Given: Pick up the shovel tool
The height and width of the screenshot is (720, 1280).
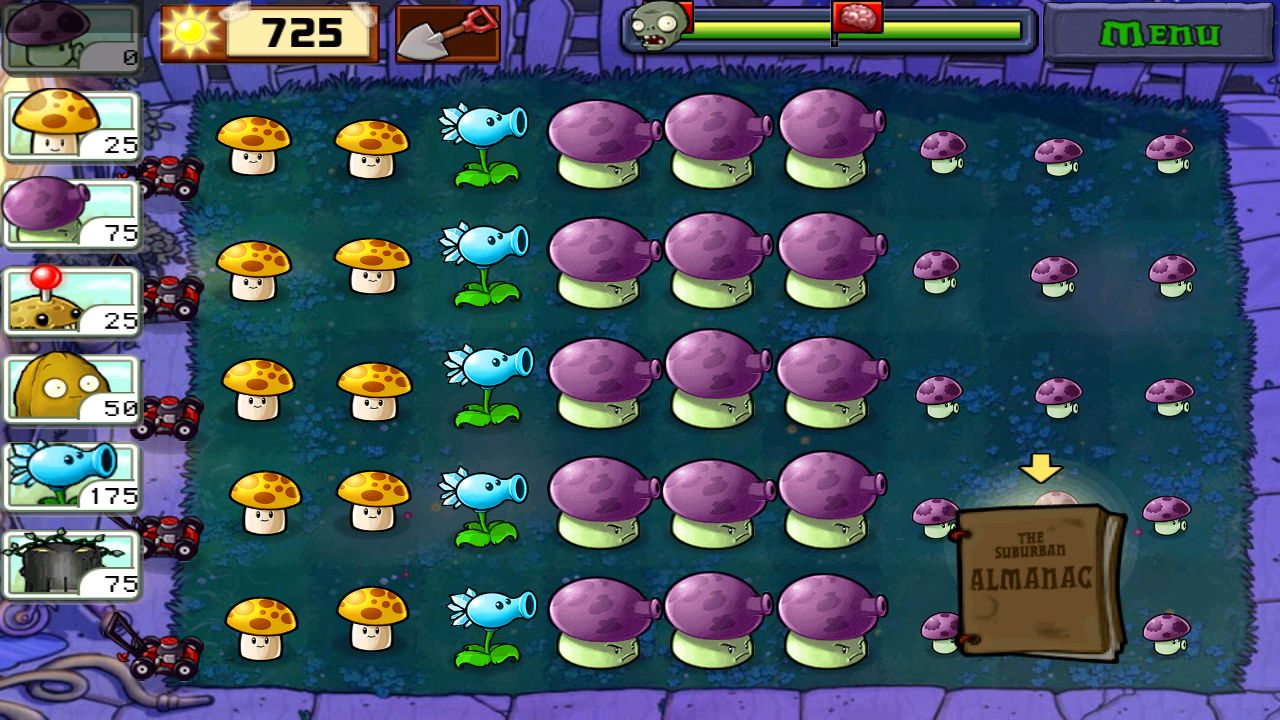Looking at the screenshot, I should click(x=449, y=33).
